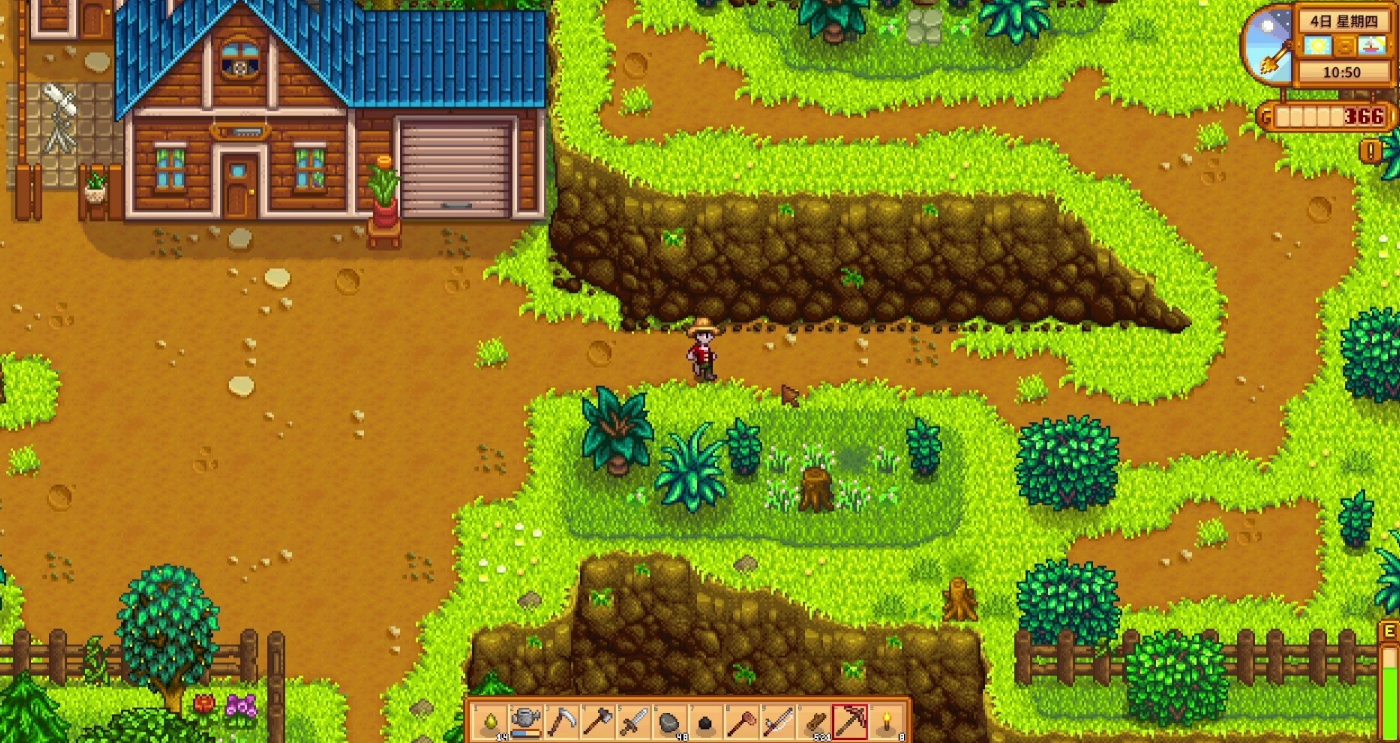Choose the axe slot in the hotbar
Image resolution: width=1400 pixels, height=743 pixels.
(x=598, y=721)
